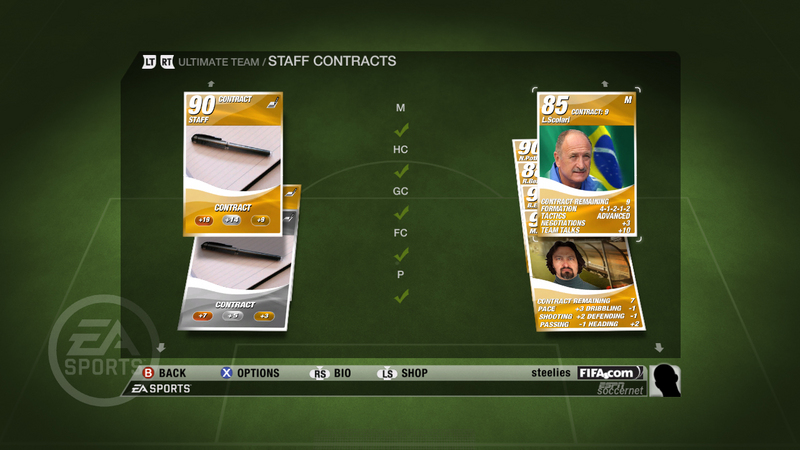Click the up arrow above the Scolari card
The width and height of the screenshot is (800, 450).
pyautogui.click(x=605, y=84)
